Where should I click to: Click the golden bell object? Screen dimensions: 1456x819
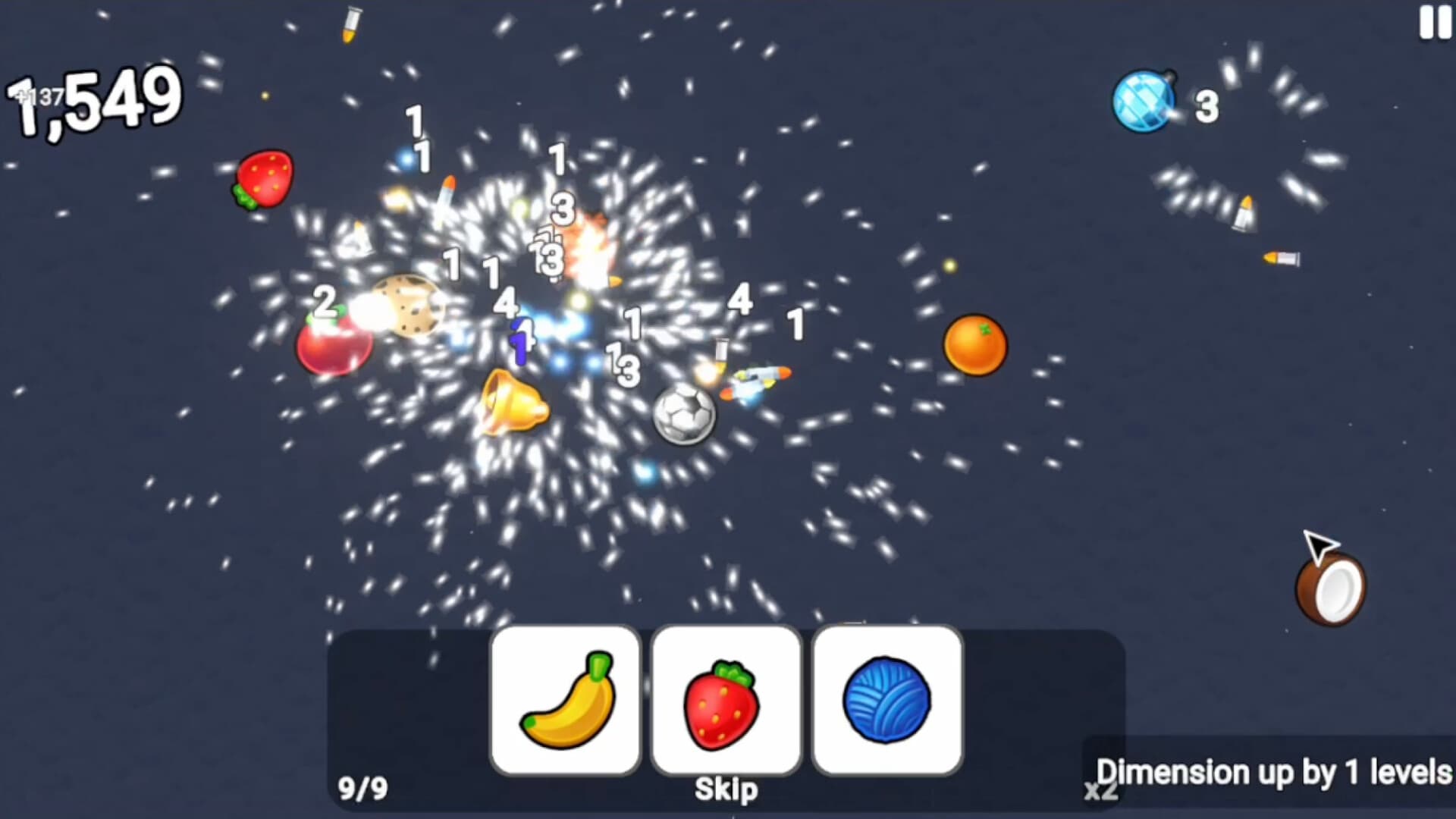point(516,401)
